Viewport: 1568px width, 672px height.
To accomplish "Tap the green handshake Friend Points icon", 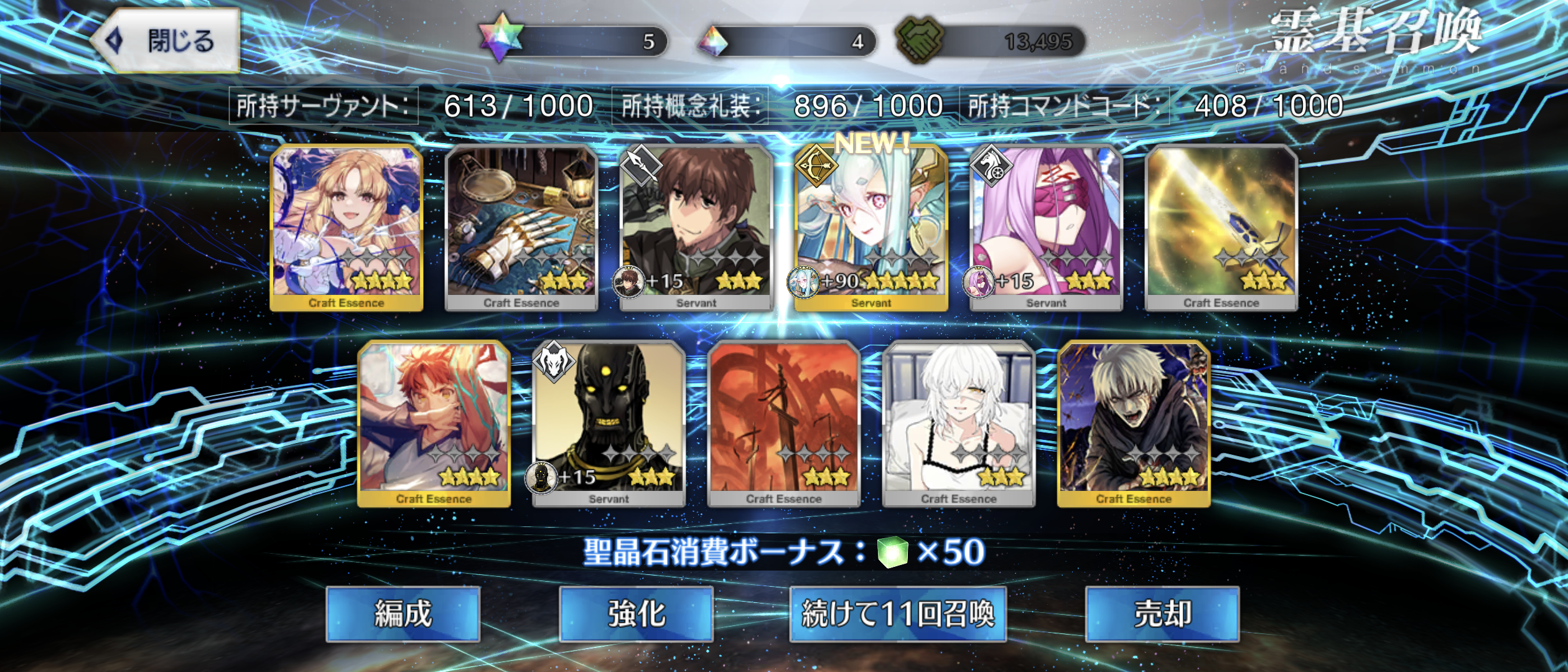I will click(919, 40).
